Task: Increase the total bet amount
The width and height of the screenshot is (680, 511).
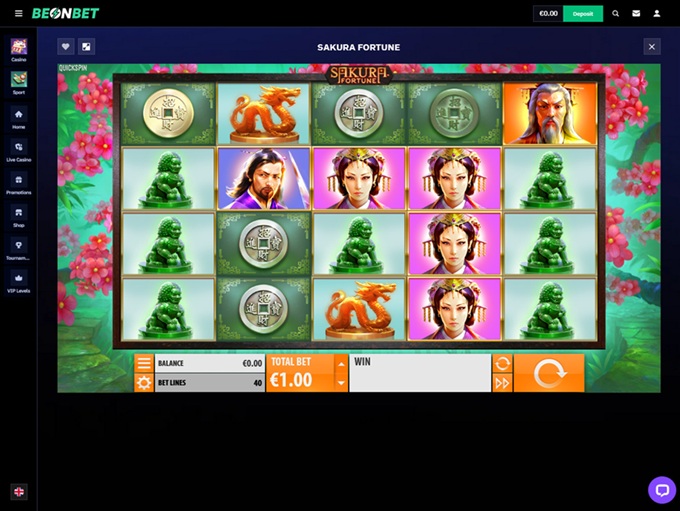Action: pyautogui.click(x=341, y=364)
